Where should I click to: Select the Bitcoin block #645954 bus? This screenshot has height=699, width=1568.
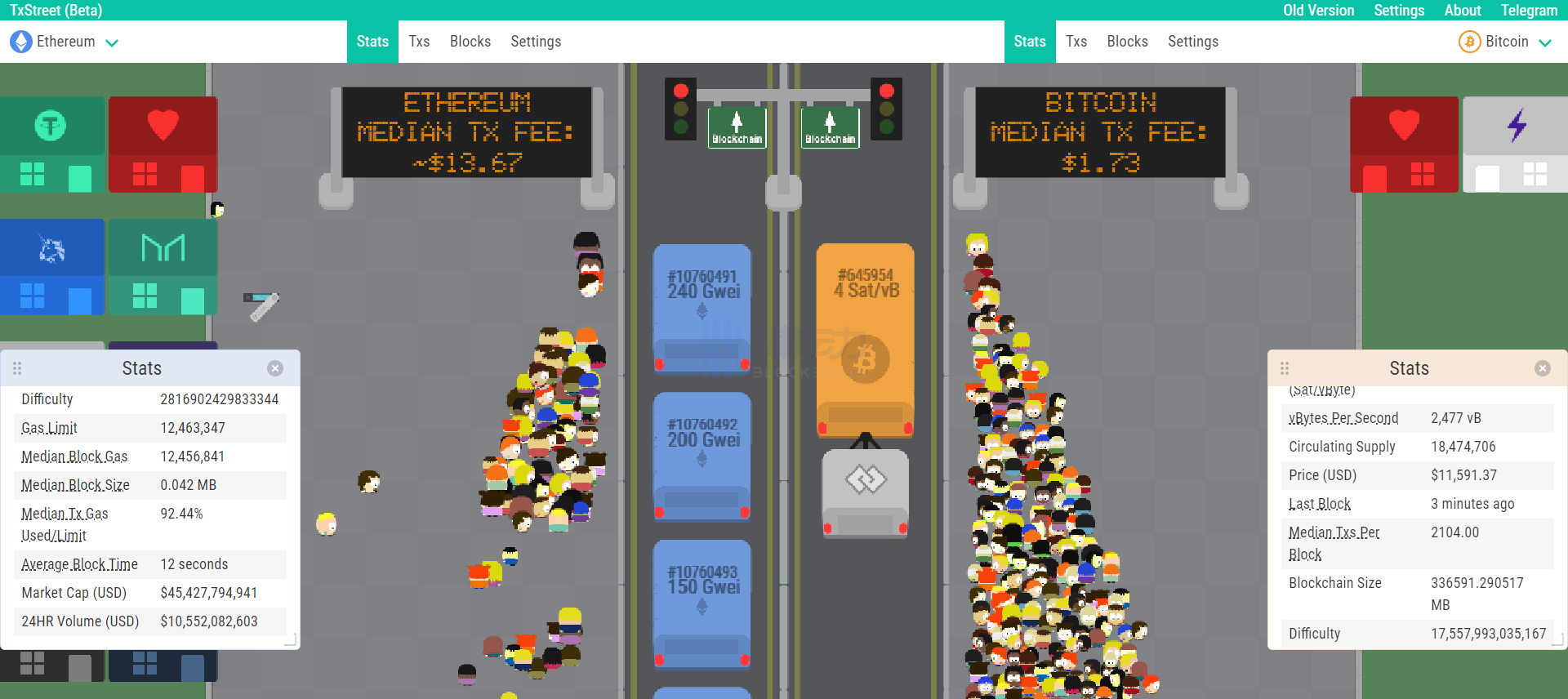[866, 339]
